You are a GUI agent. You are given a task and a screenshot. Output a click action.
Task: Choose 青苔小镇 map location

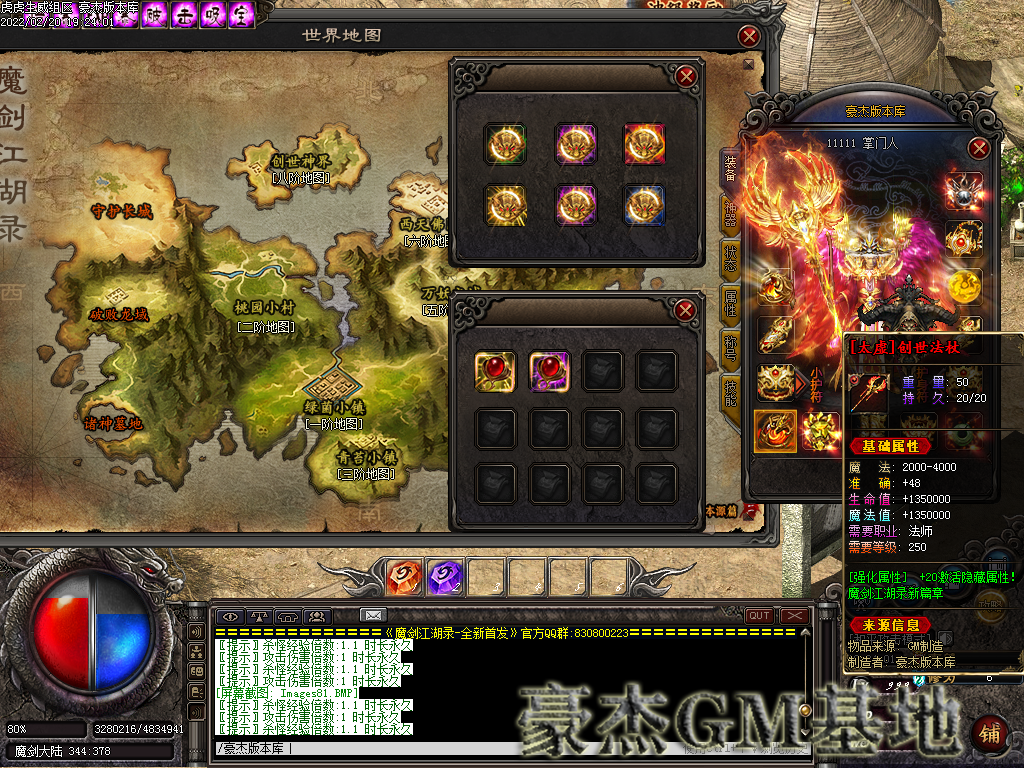(x=366, y=456)
